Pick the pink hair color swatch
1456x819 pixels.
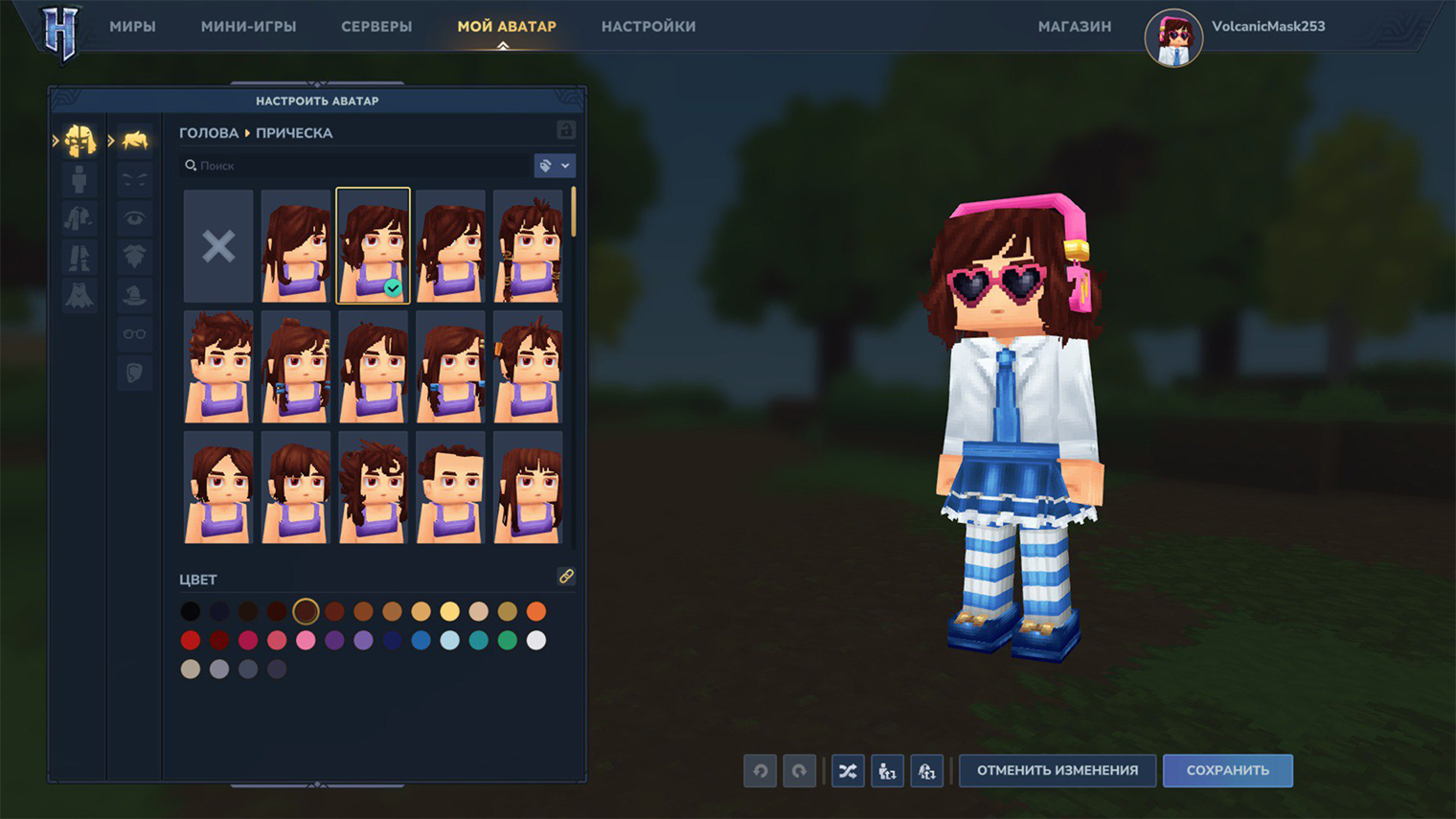(306, 640)
